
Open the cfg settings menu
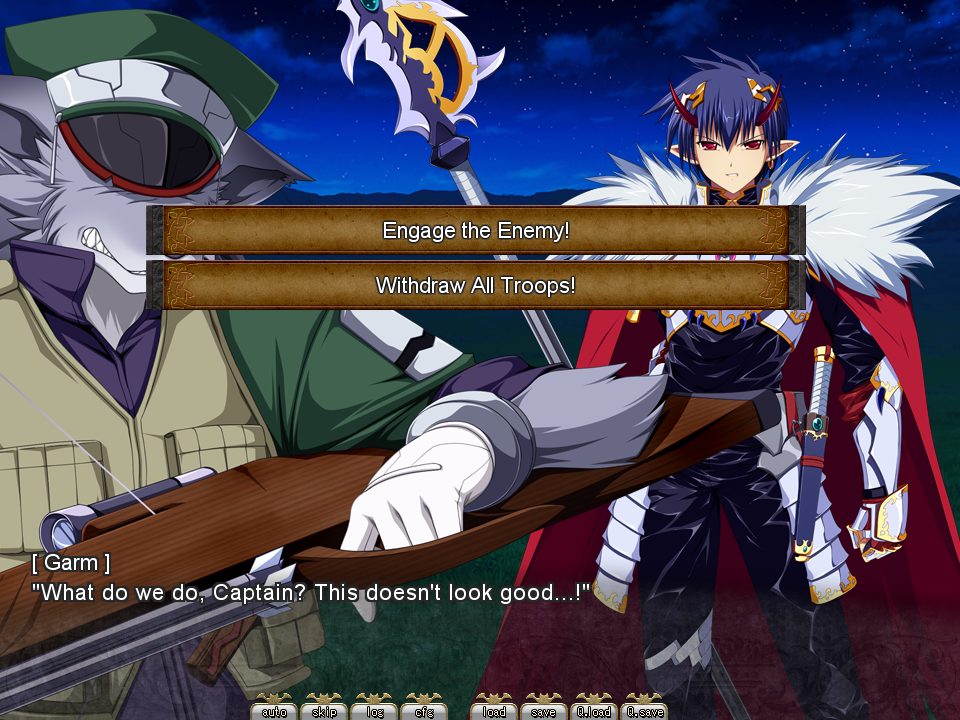click(424, 710)
